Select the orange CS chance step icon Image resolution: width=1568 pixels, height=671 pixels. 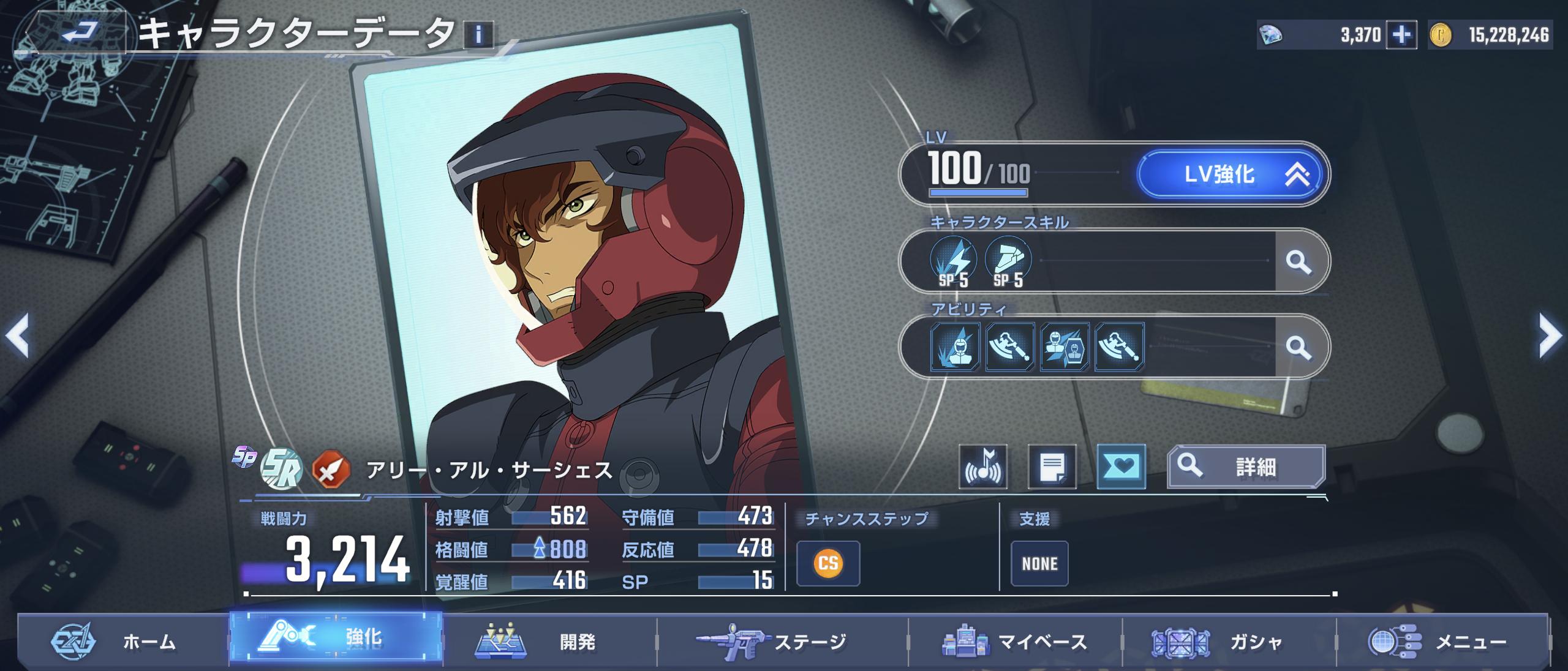[x=828, y=563]
